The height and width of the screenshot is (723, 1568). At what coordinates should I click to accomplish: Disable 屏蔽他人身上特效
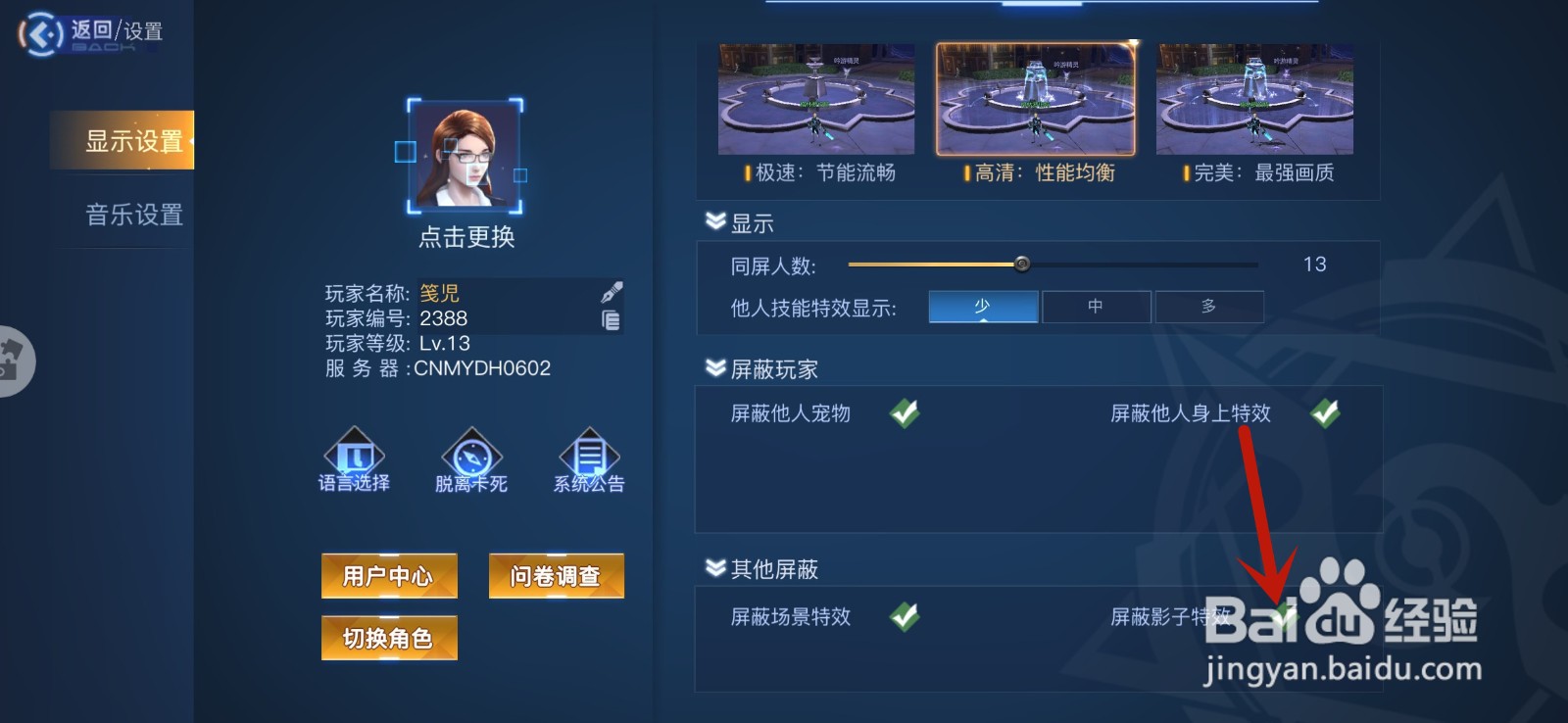1324,413
